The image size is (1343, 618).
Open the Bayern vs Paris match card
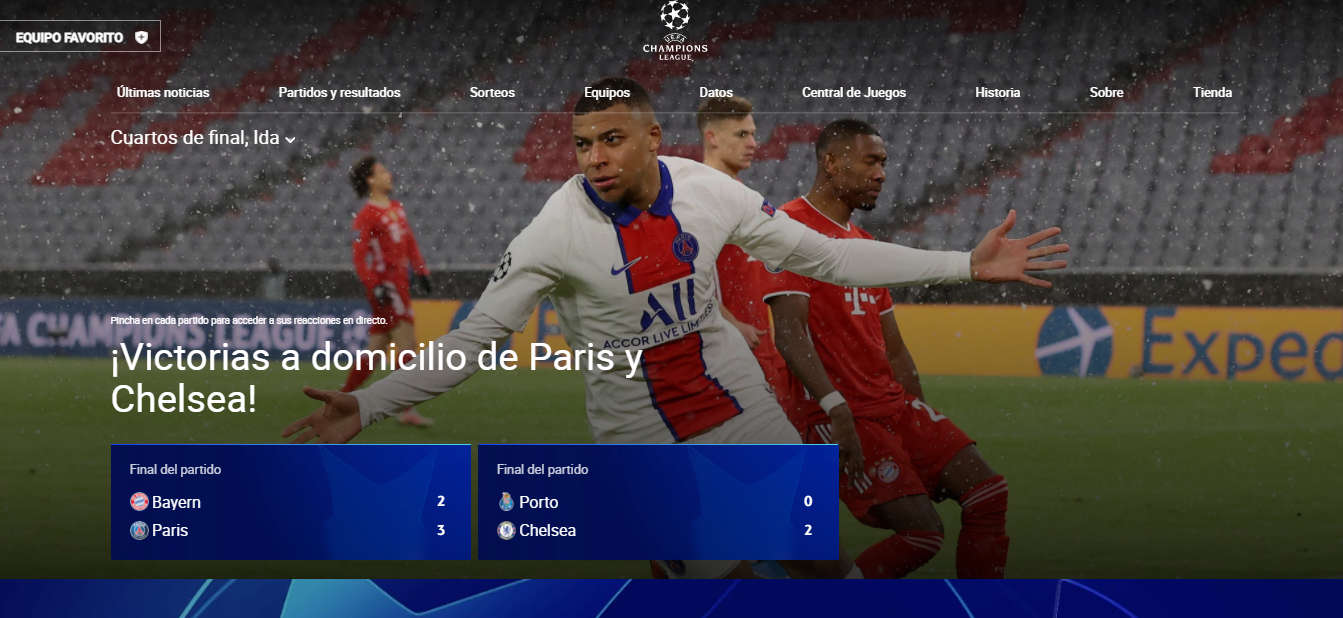click(290, 502)
